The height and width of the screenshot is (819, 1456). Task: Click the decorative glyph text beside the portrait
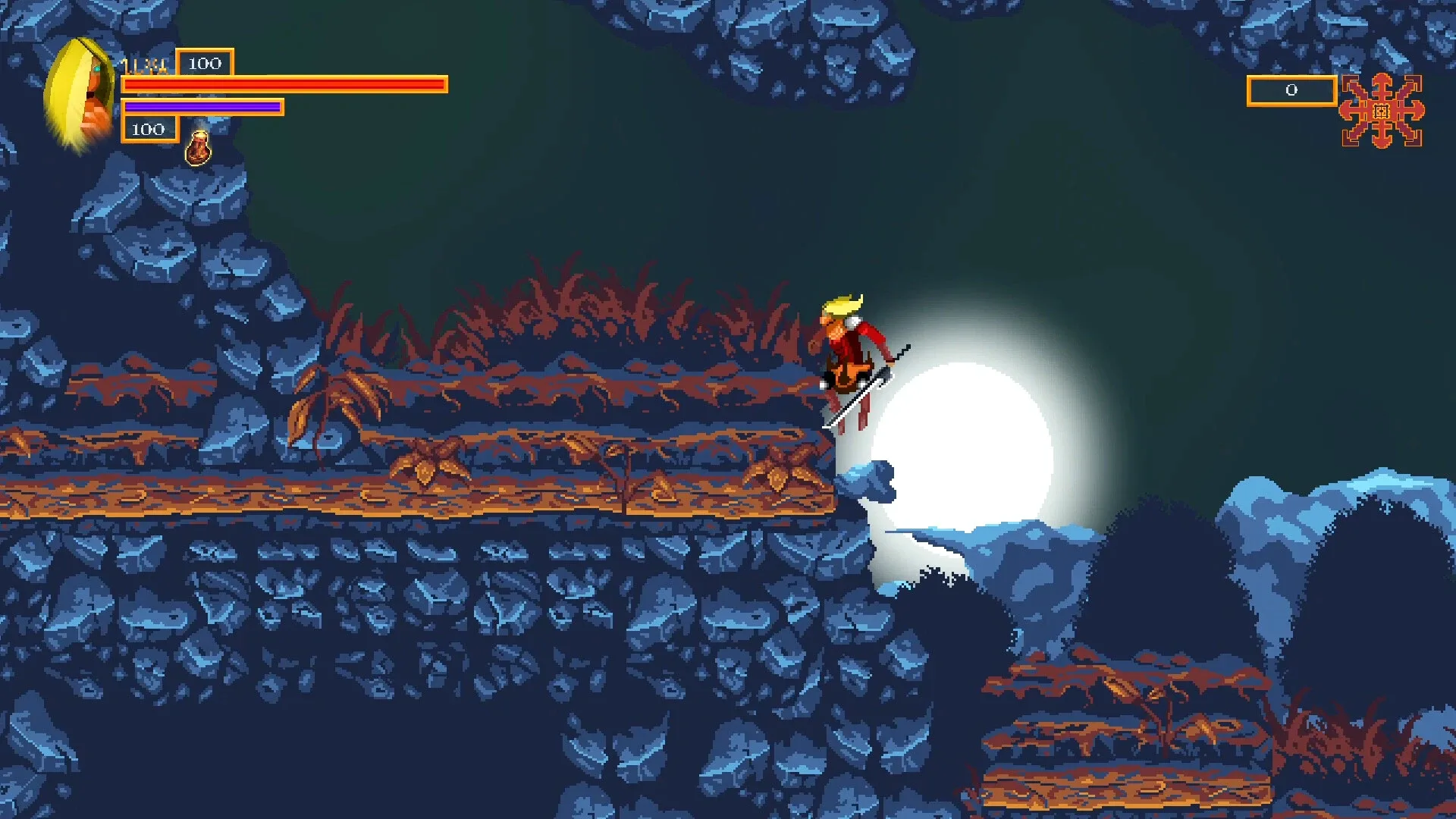[x=144, y=65]
